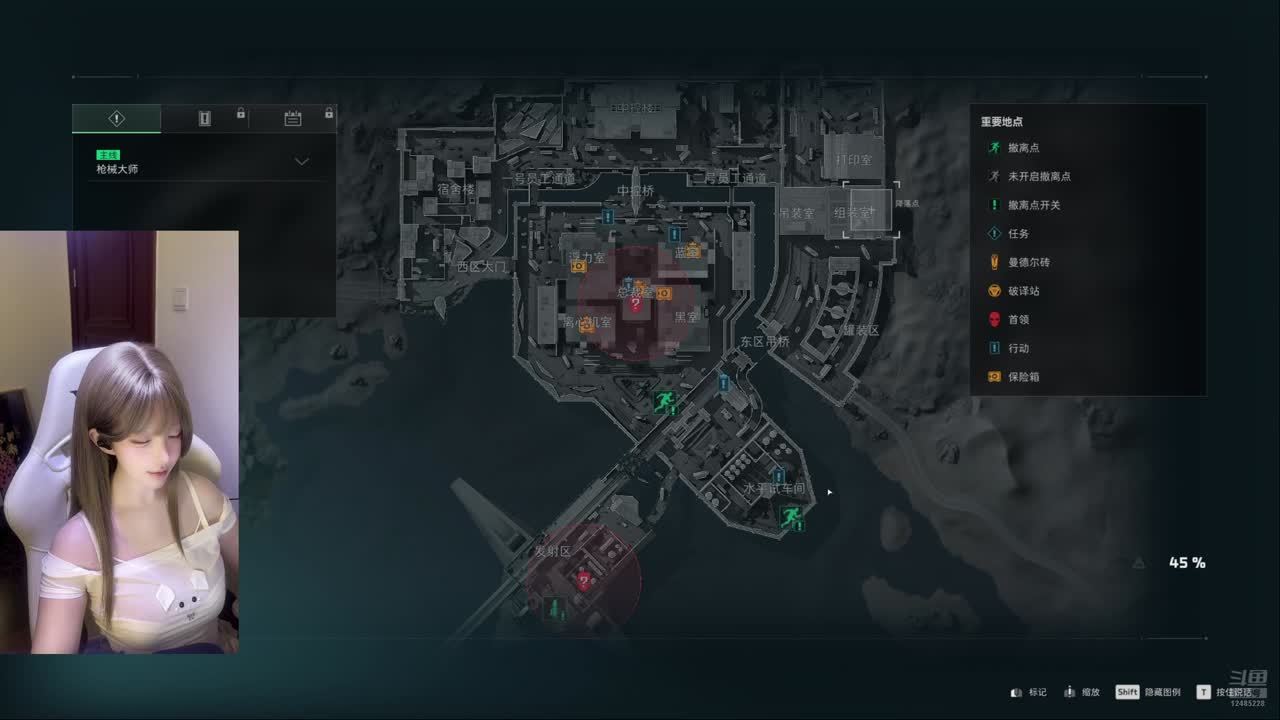Screen dimensions: 1280x720
Task: Open the locked middle card tab
Action: coord(205,119)
